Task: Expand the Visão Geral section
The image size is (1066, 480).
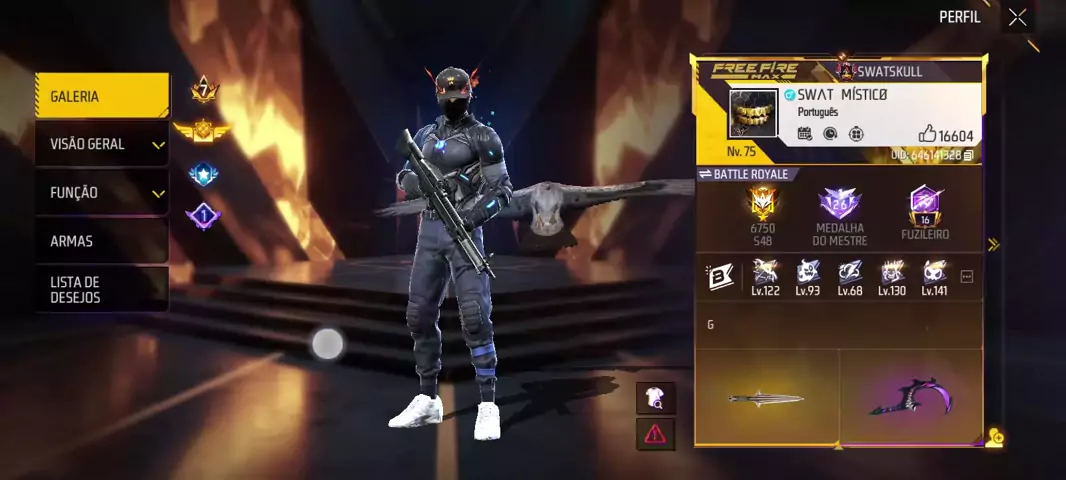Action: pos(100,144)
